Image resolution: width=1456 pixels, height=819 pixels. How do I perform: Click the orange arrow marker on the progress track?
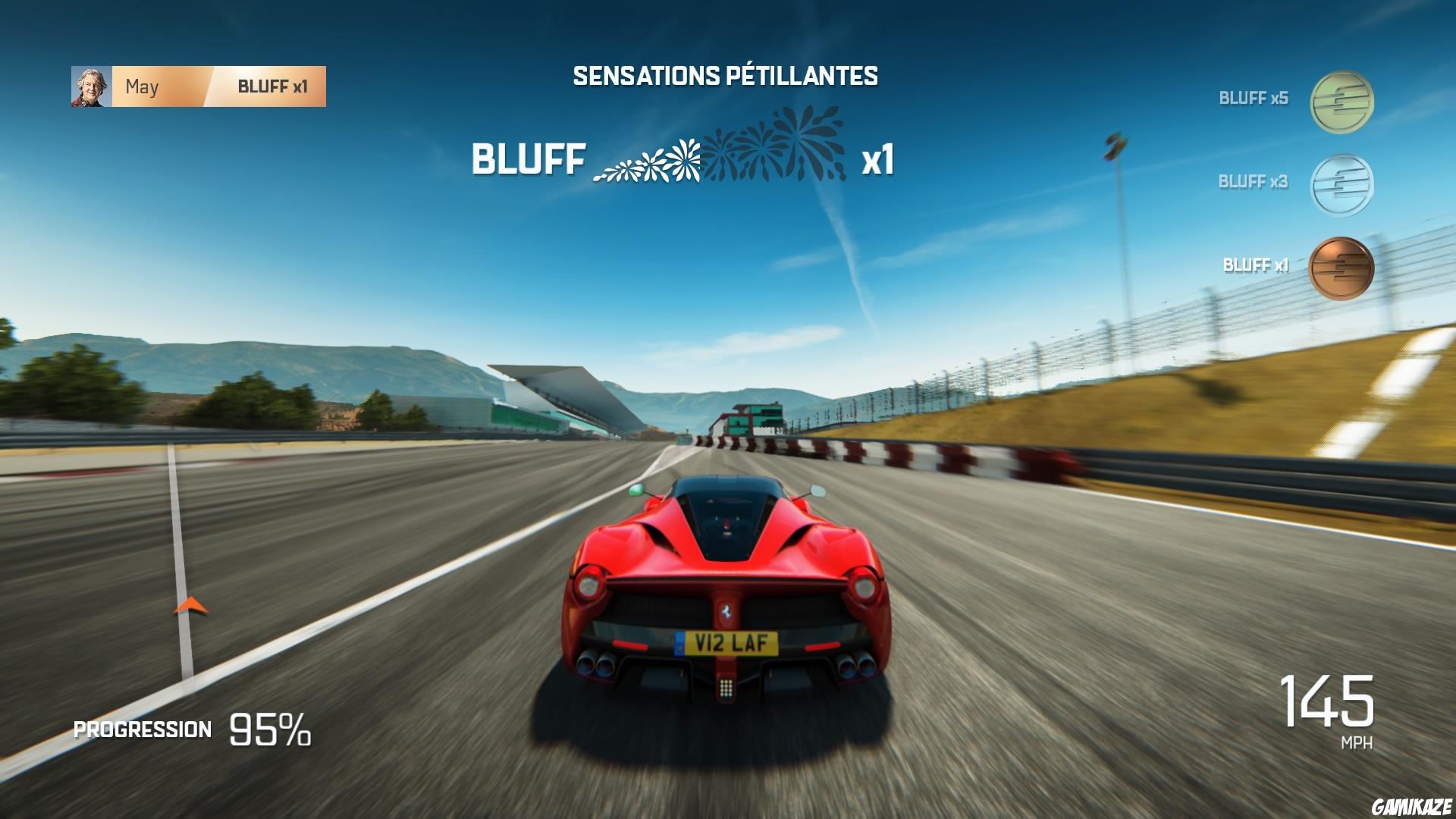tap(190, 605)
